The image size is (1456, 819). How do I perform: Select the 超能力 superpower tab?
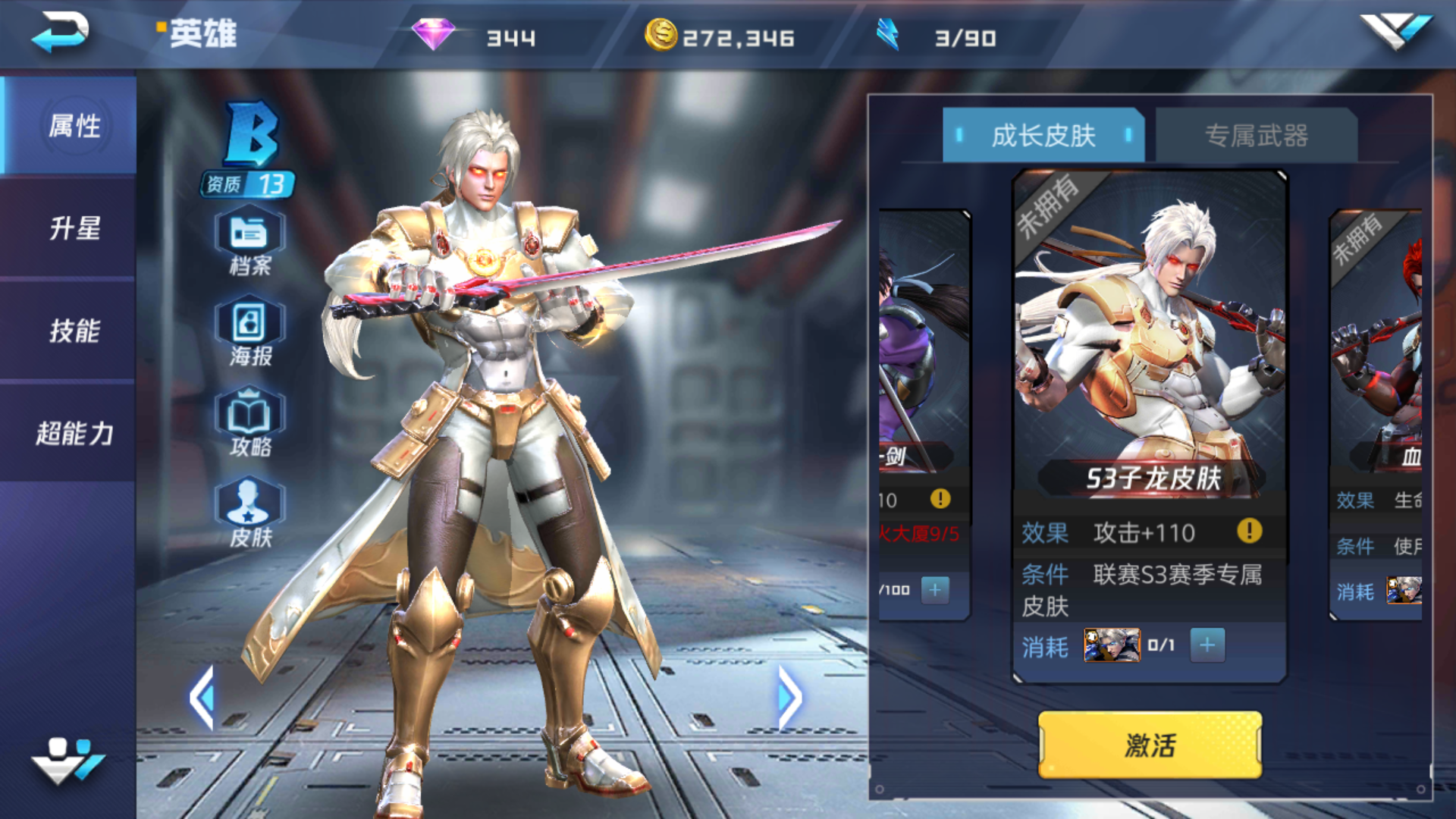74,433
